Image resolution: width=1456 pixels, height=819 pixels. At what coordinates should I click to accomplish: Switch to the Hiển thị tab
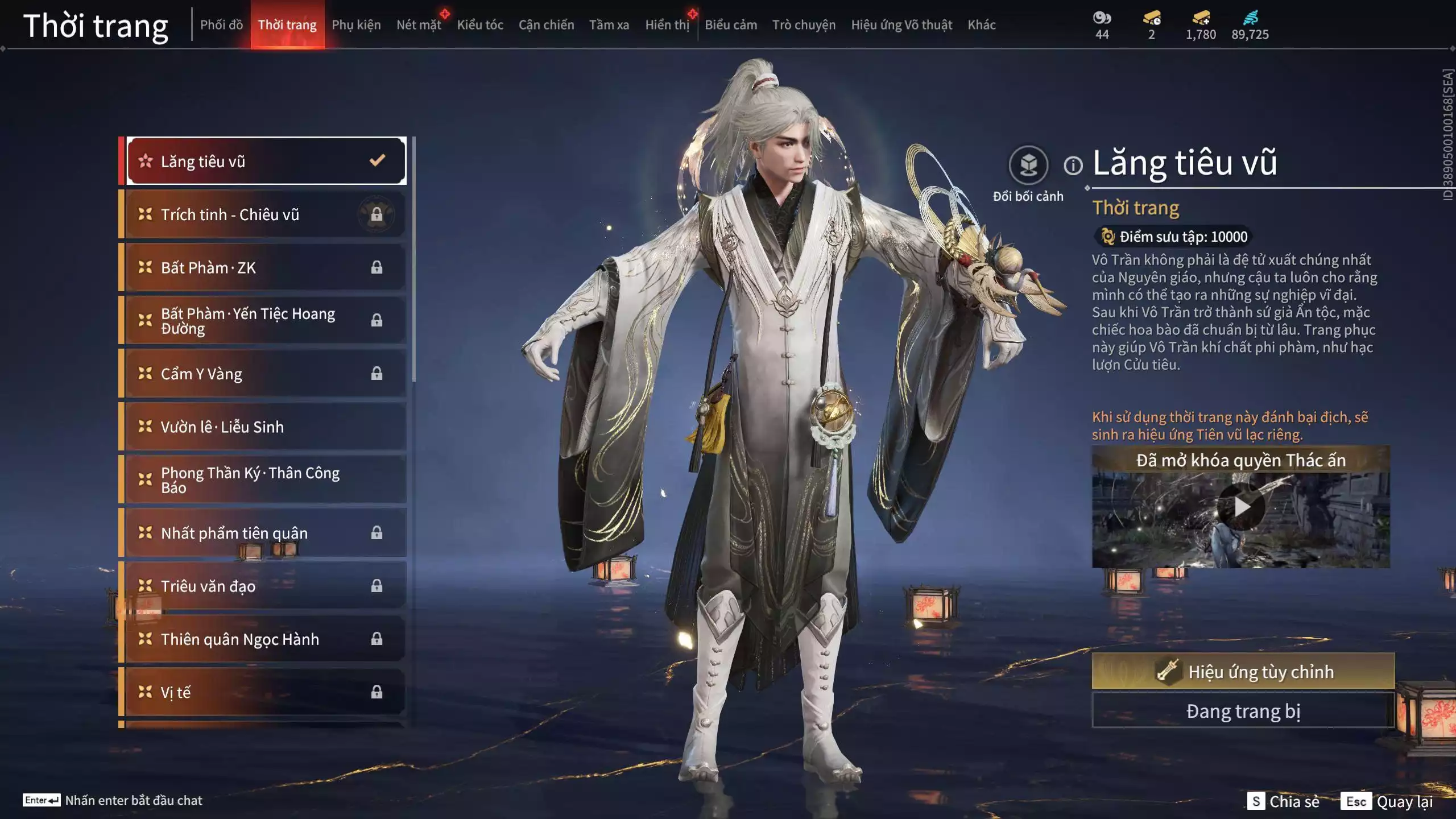tap(667, 25)
